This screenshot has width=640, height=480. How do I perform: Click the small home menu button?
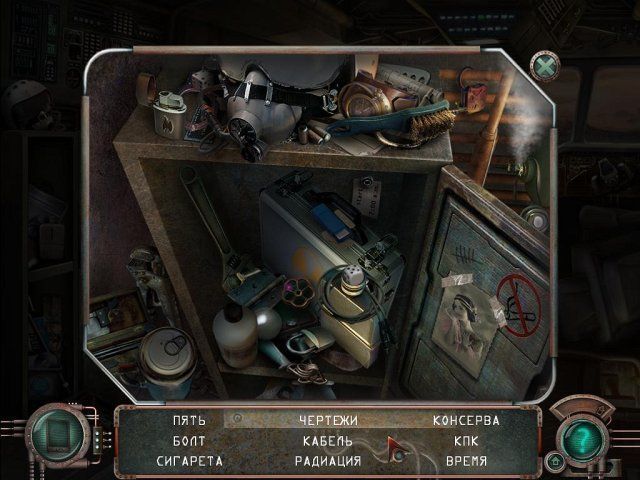pos(555,461)
